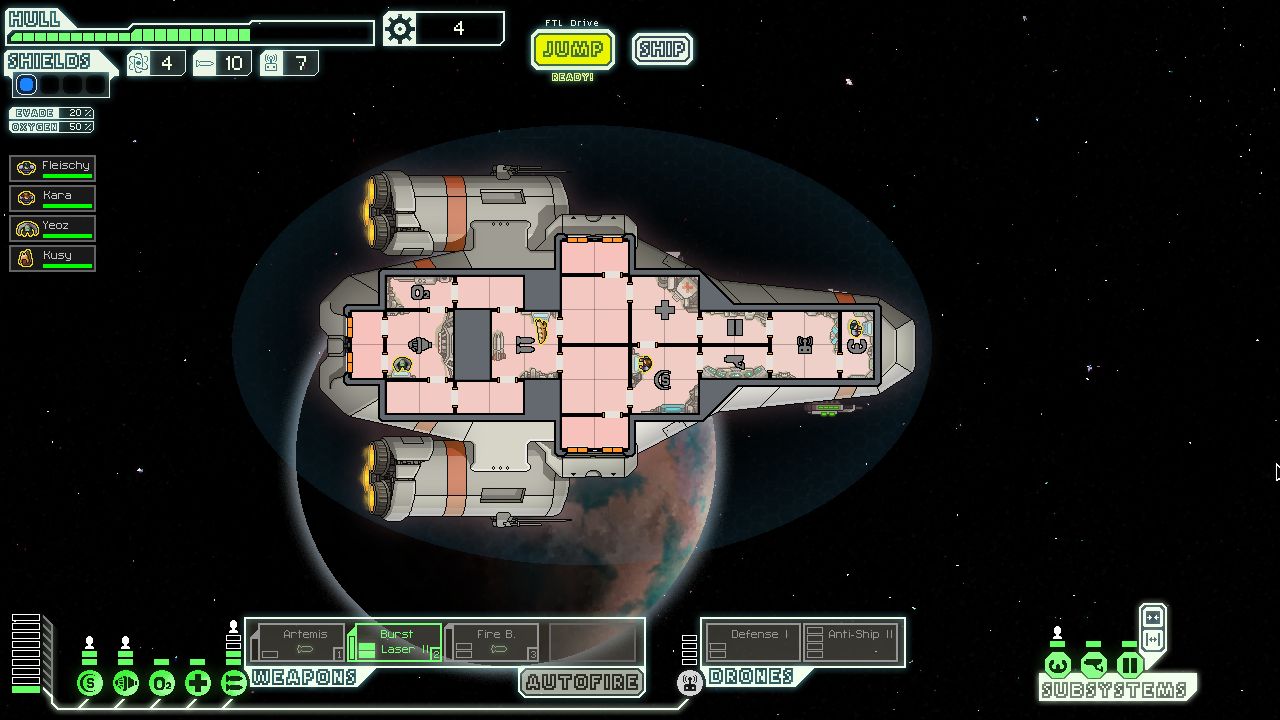Image resolution: width=1280 pixels, height=720 pixels.
Task: Click the sensors camera subsystem icon
Action: 1094,665
